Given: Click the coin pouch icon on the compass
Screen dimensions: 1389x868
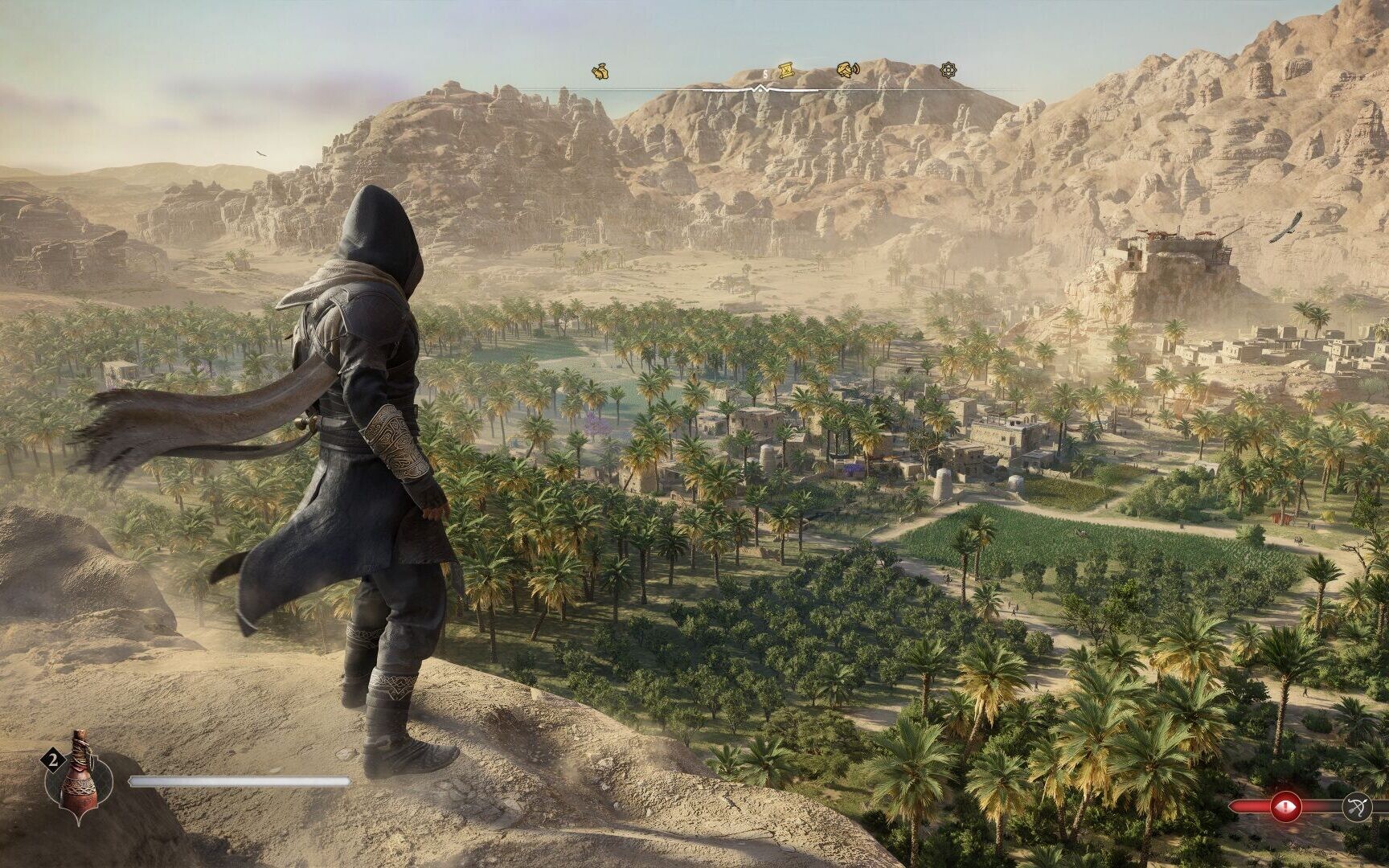Looking at the screenshot, I should point(600,72).
